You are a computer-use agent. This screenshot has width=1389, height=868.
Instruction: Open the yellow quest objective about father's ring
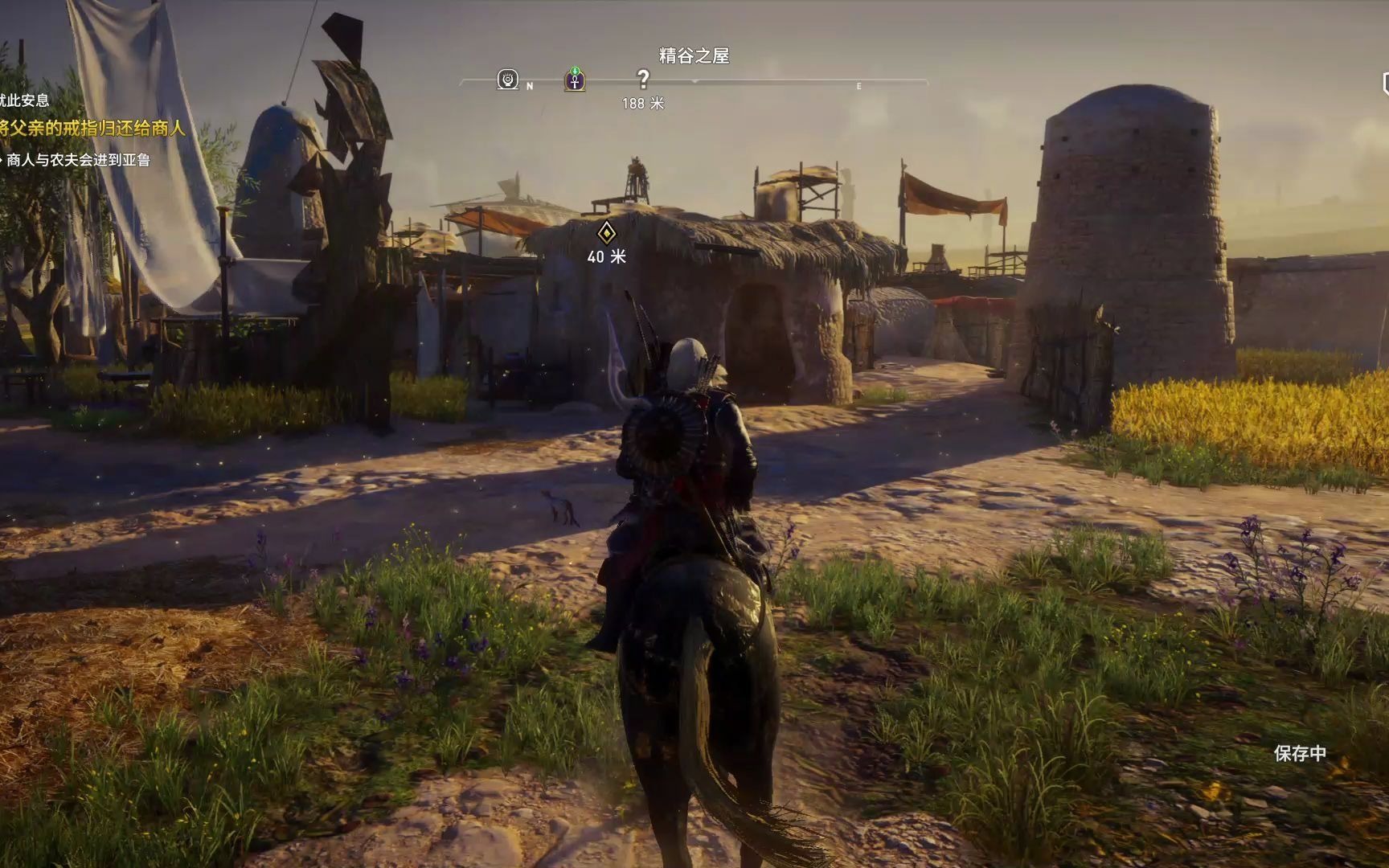pyautogui.click(x=92, y=128)
